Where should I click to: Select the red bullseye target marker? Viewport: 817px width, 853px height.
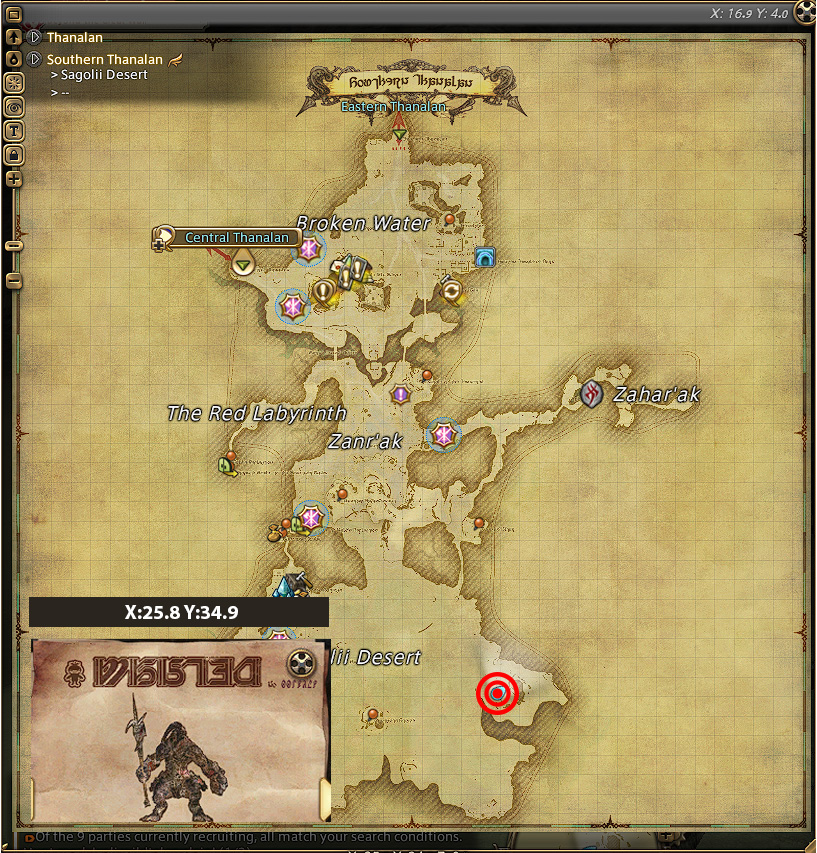click(497, 693)
